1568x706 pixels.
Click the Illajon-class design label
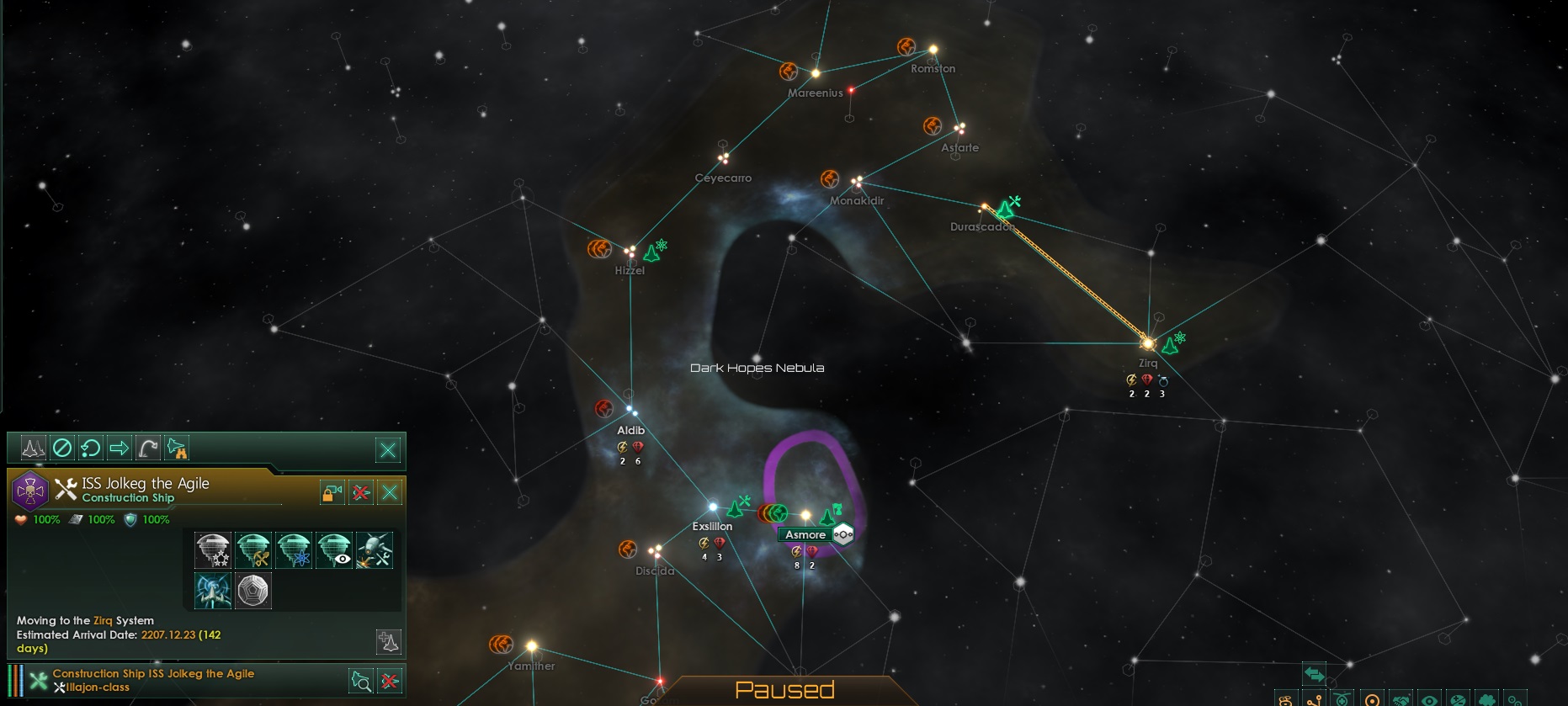(x=103, y=687)
